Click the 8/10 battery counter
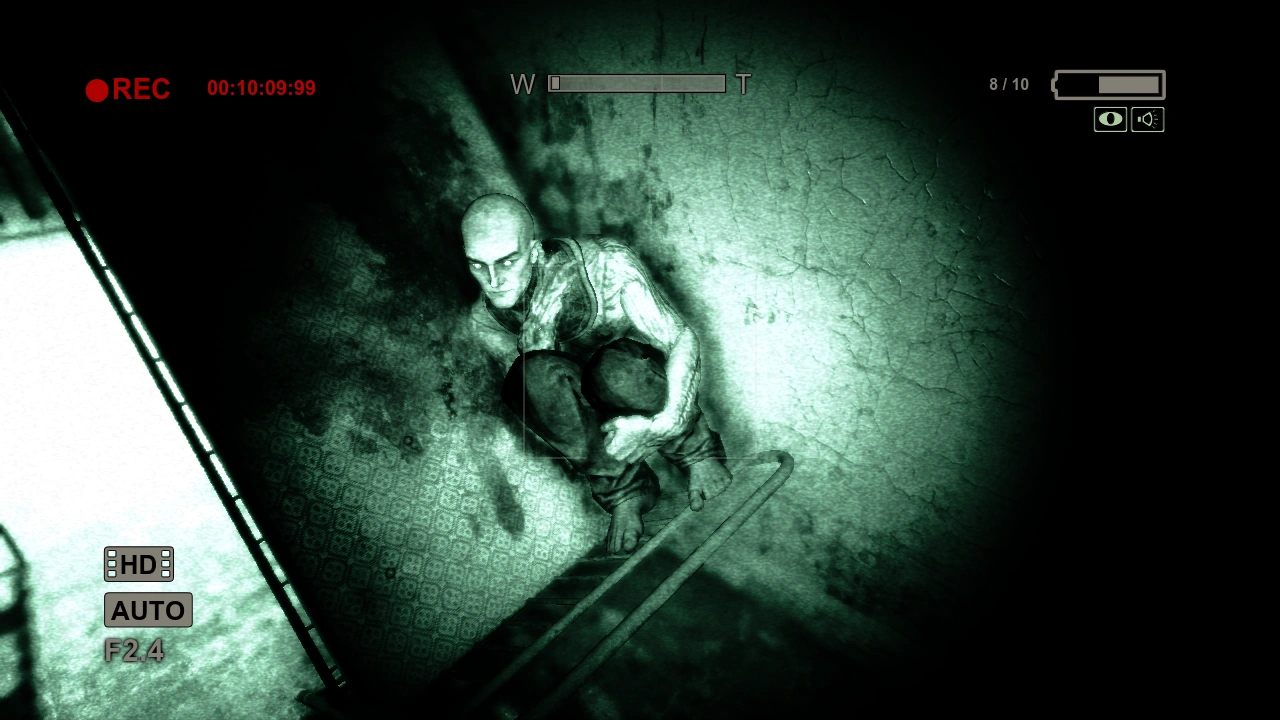Image resolution: width=1280 pixels, height=720 pixels. coord(1008,84)
